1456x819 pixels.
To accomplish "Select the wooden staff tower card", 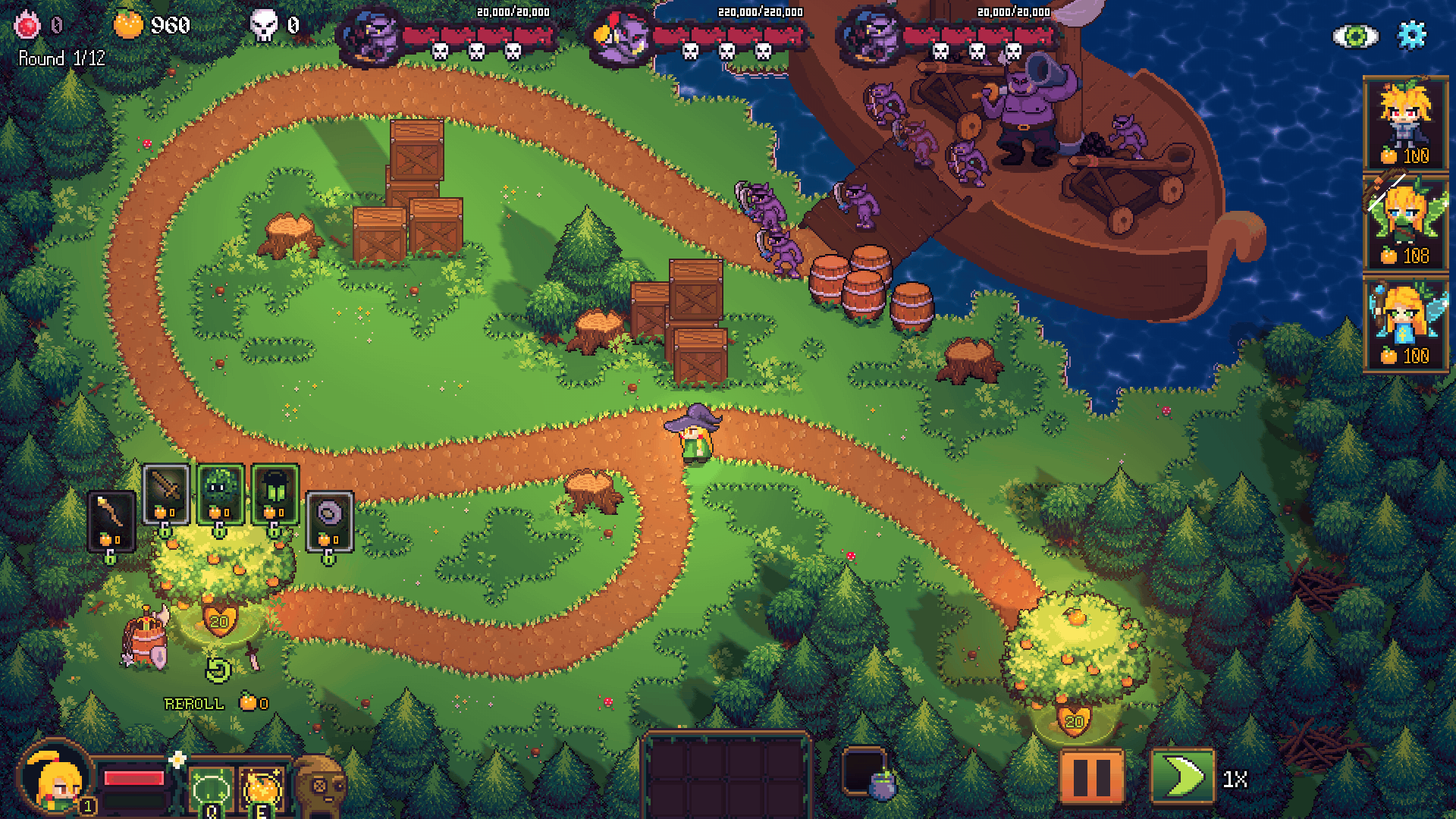I will pos(110,519).
